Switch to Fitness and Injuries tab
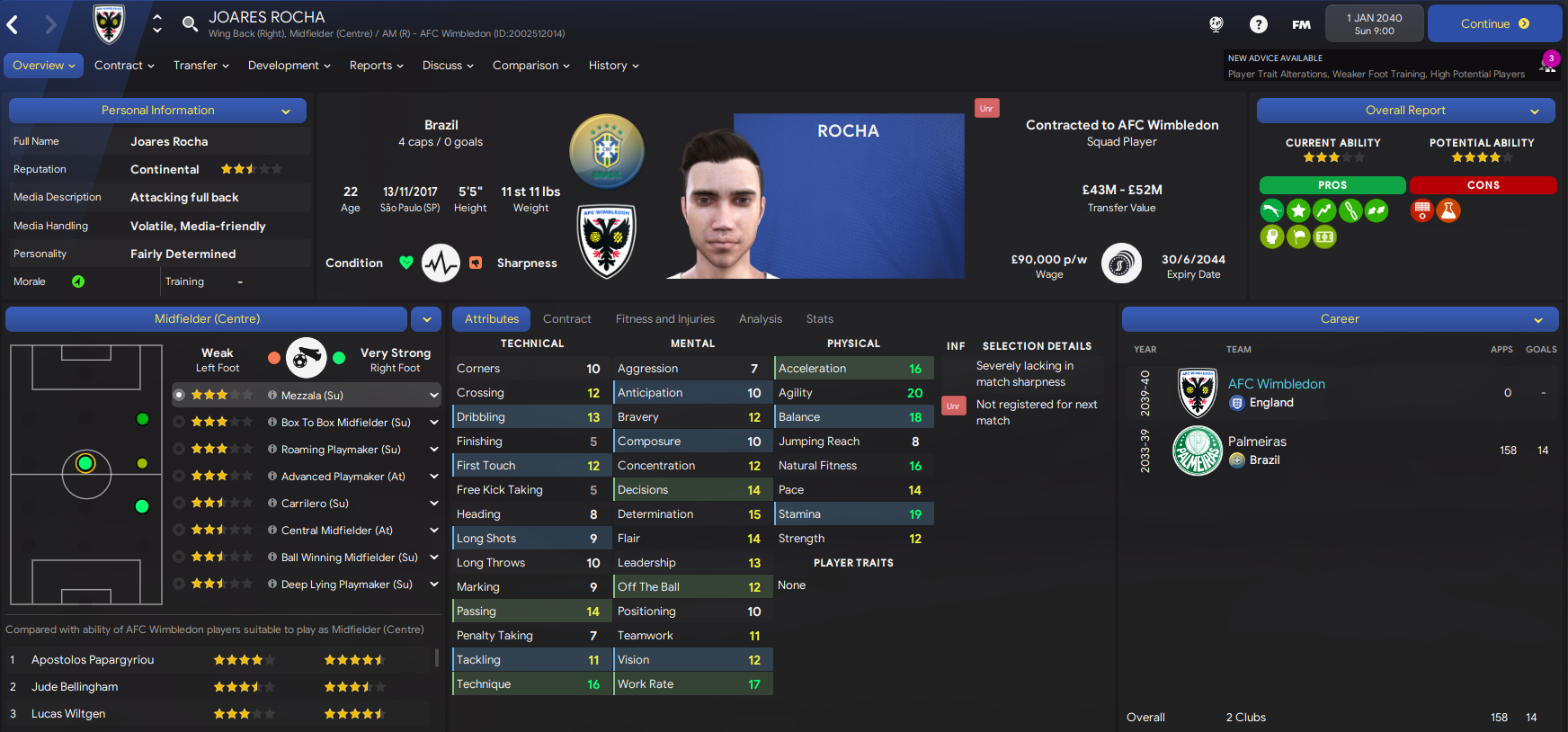 tap(664, 319)
